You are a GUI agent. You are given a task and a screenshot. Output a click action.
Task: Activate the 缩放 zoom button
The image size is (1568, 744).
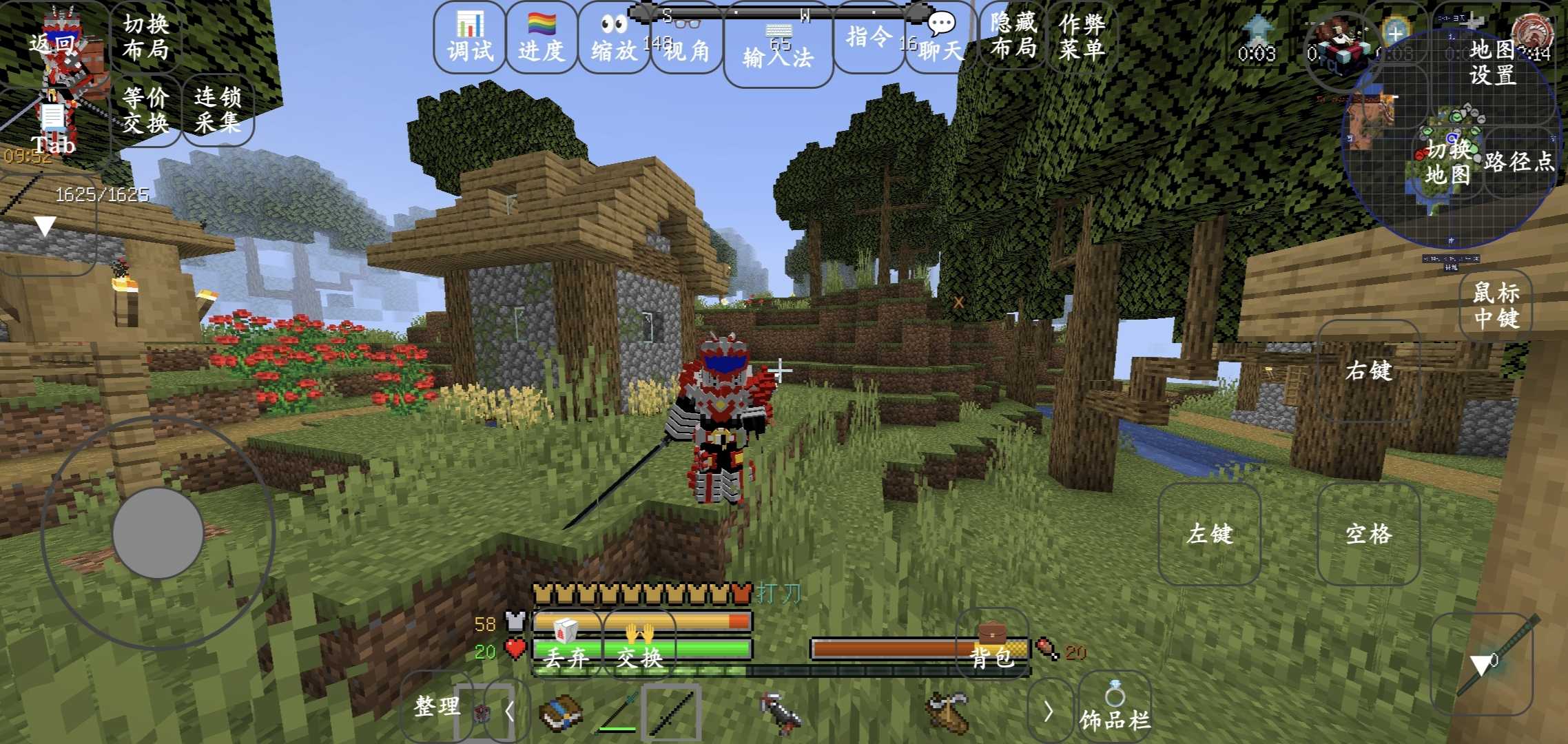614,38
